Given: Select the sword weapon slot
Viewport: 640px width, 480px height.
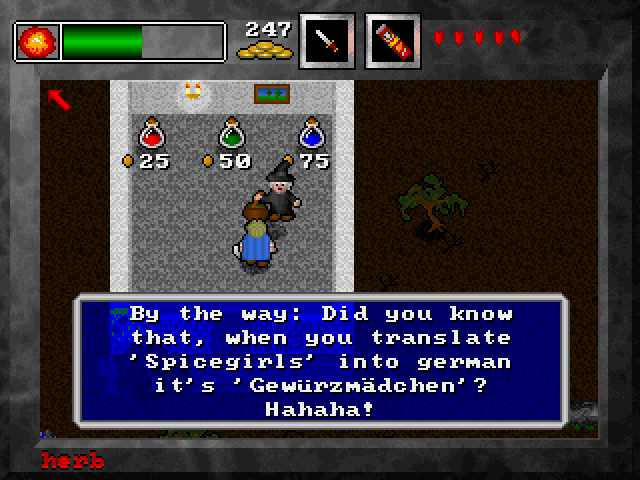Looking at the screenshot, I should pyautogui.click(x=327, y=41).
